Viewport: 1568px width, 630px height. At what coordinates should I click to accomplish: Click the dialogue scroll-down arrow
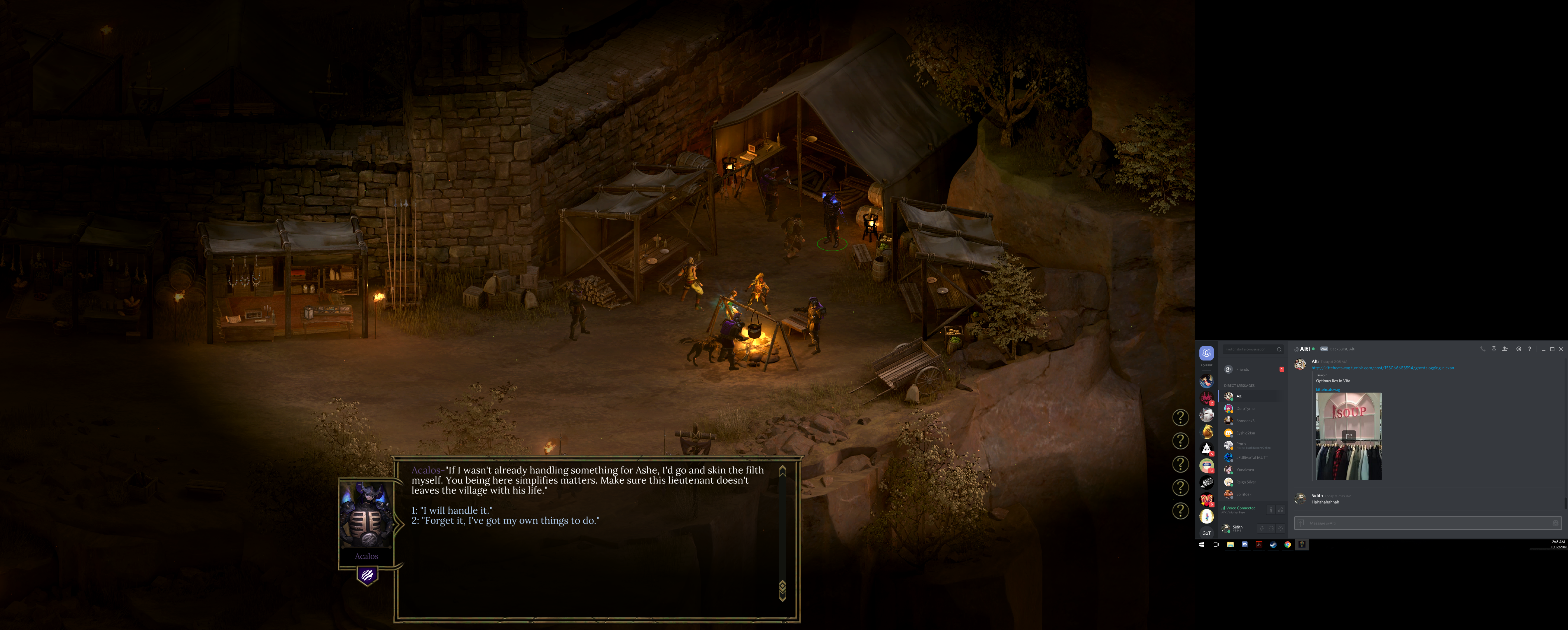[783, 591]
